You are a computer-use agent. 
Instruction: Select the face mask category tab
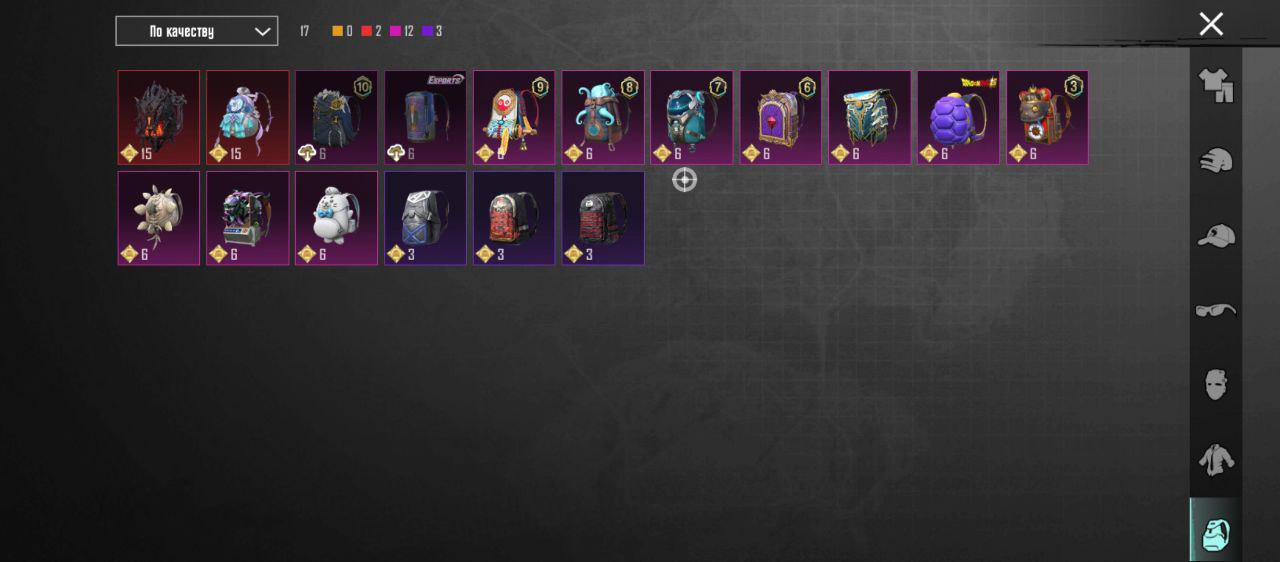[1215, 384]
